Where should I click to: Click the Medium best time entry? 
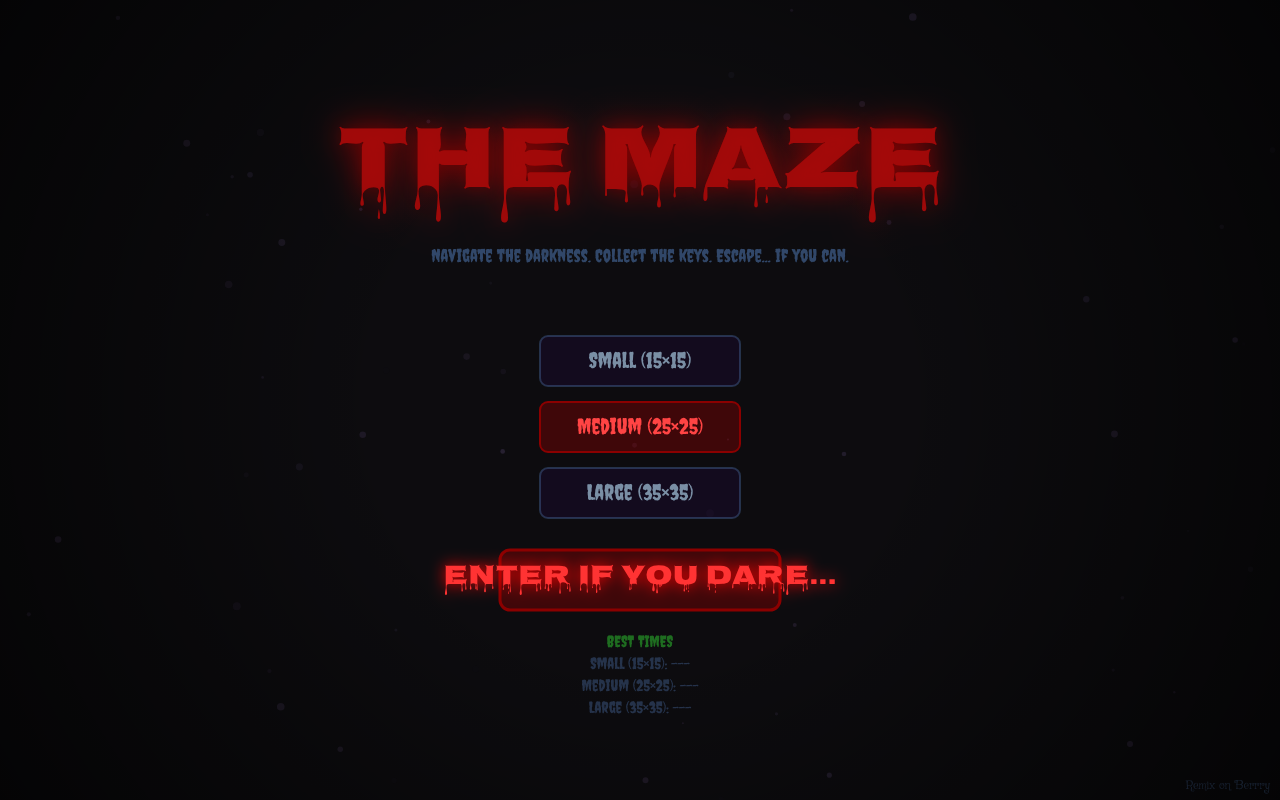click(640, 685)
